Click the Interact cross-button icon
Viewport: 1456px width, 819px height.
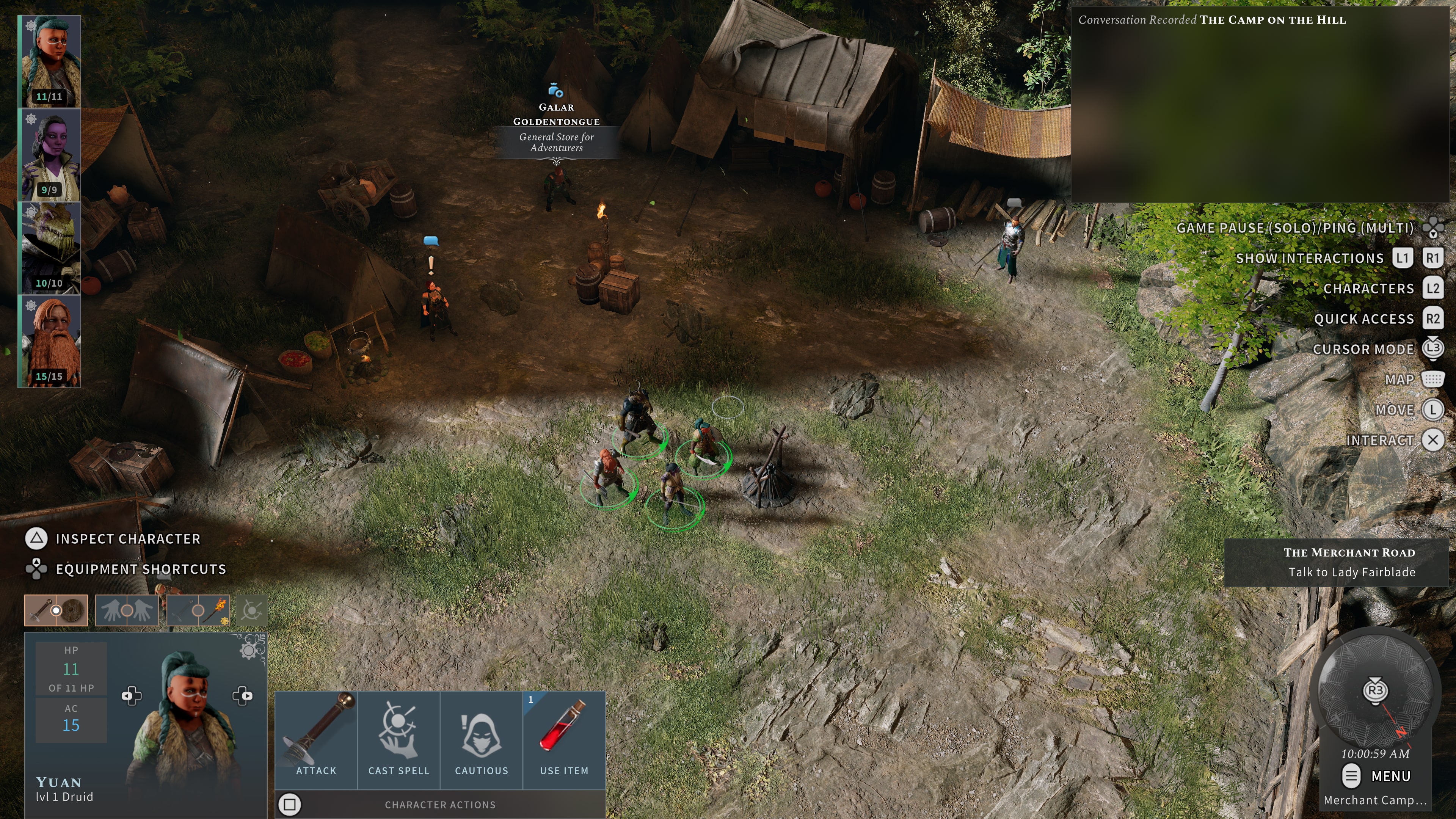tap(1433, 440)
